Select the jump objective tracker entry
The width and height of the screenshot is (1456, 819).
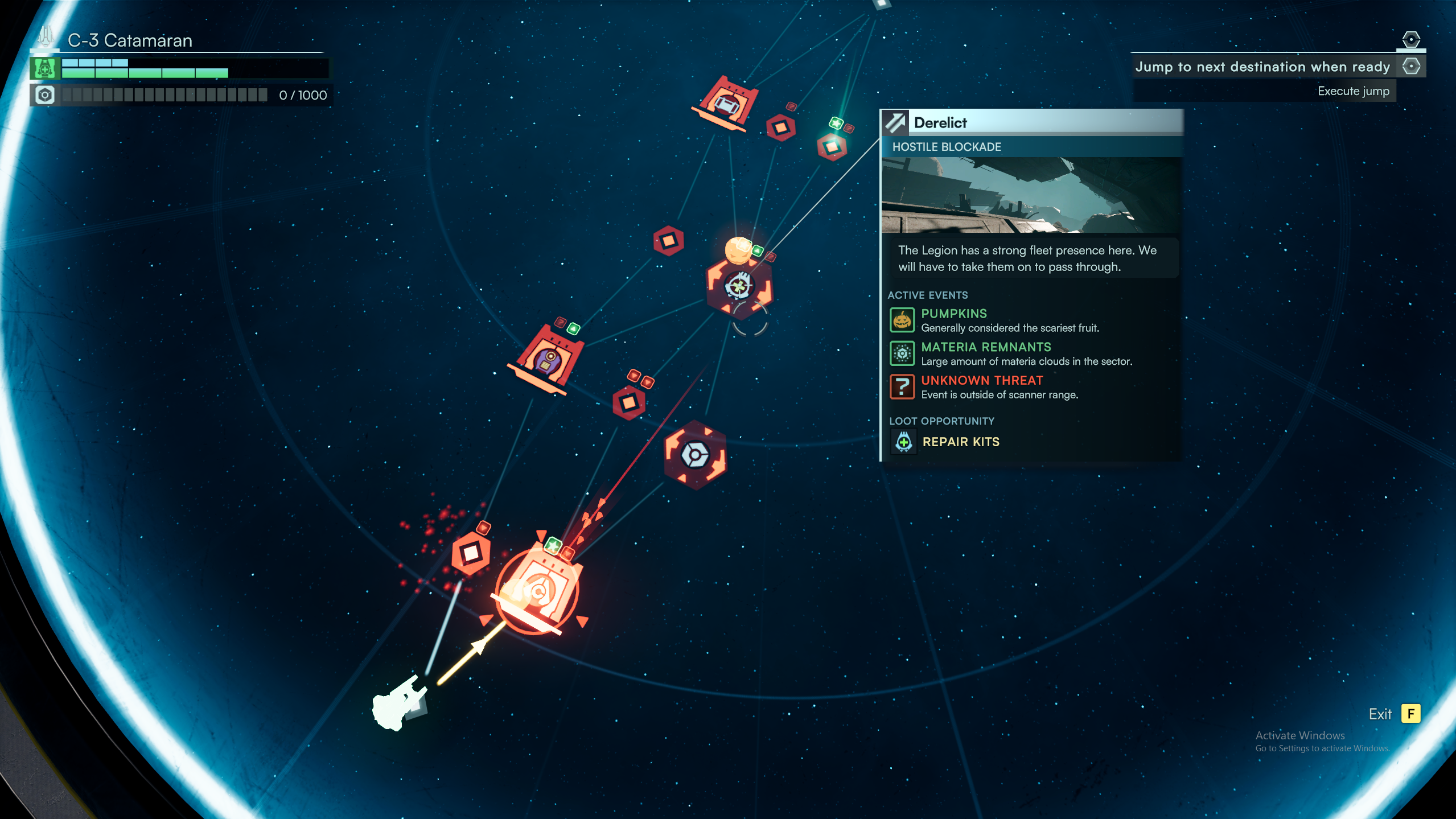[1262, 67]
